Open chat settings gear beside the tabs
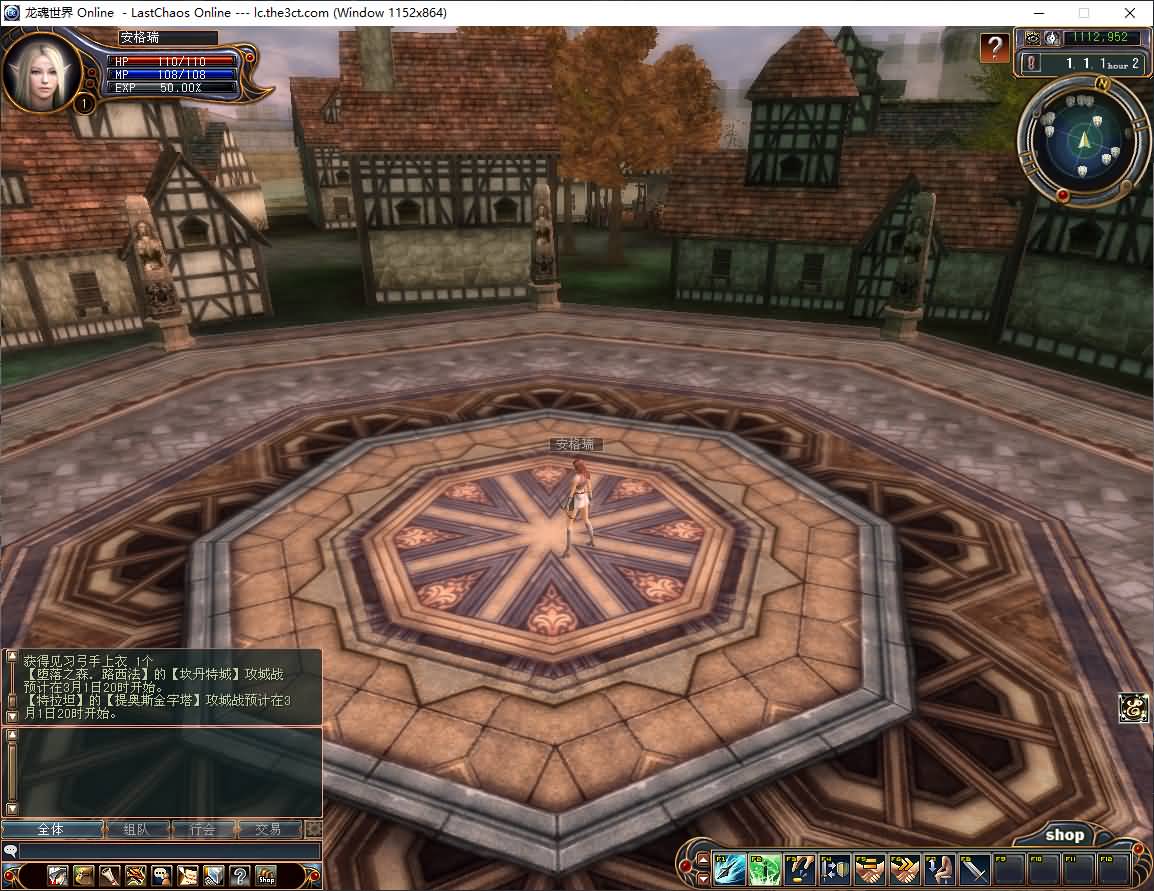Viewport: 1154px width, 891px height. 314,830
